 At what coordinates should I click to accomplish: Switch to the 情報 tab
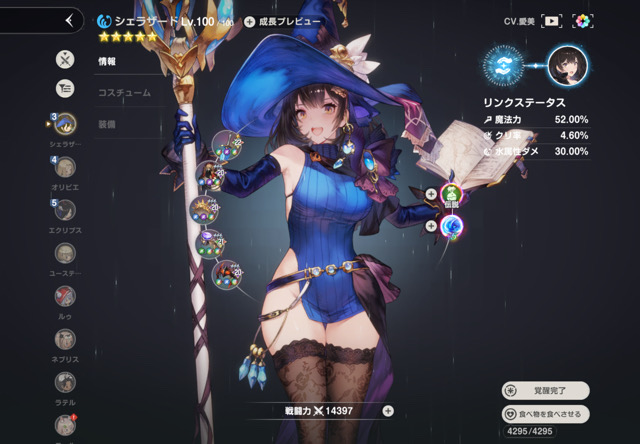pyautogui.click(x=107, y=61)
